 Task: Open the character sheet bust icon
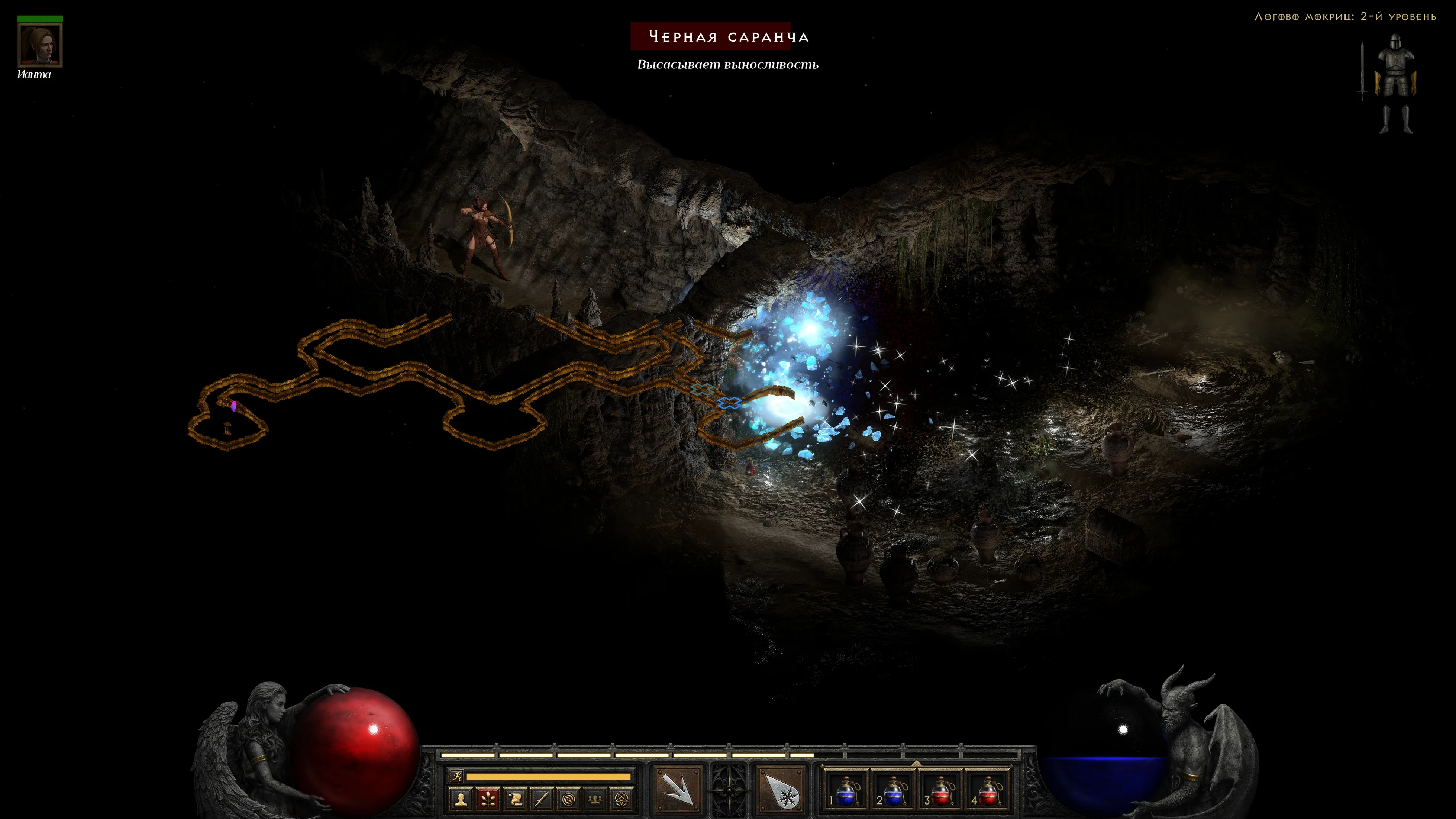coord(461,799)
